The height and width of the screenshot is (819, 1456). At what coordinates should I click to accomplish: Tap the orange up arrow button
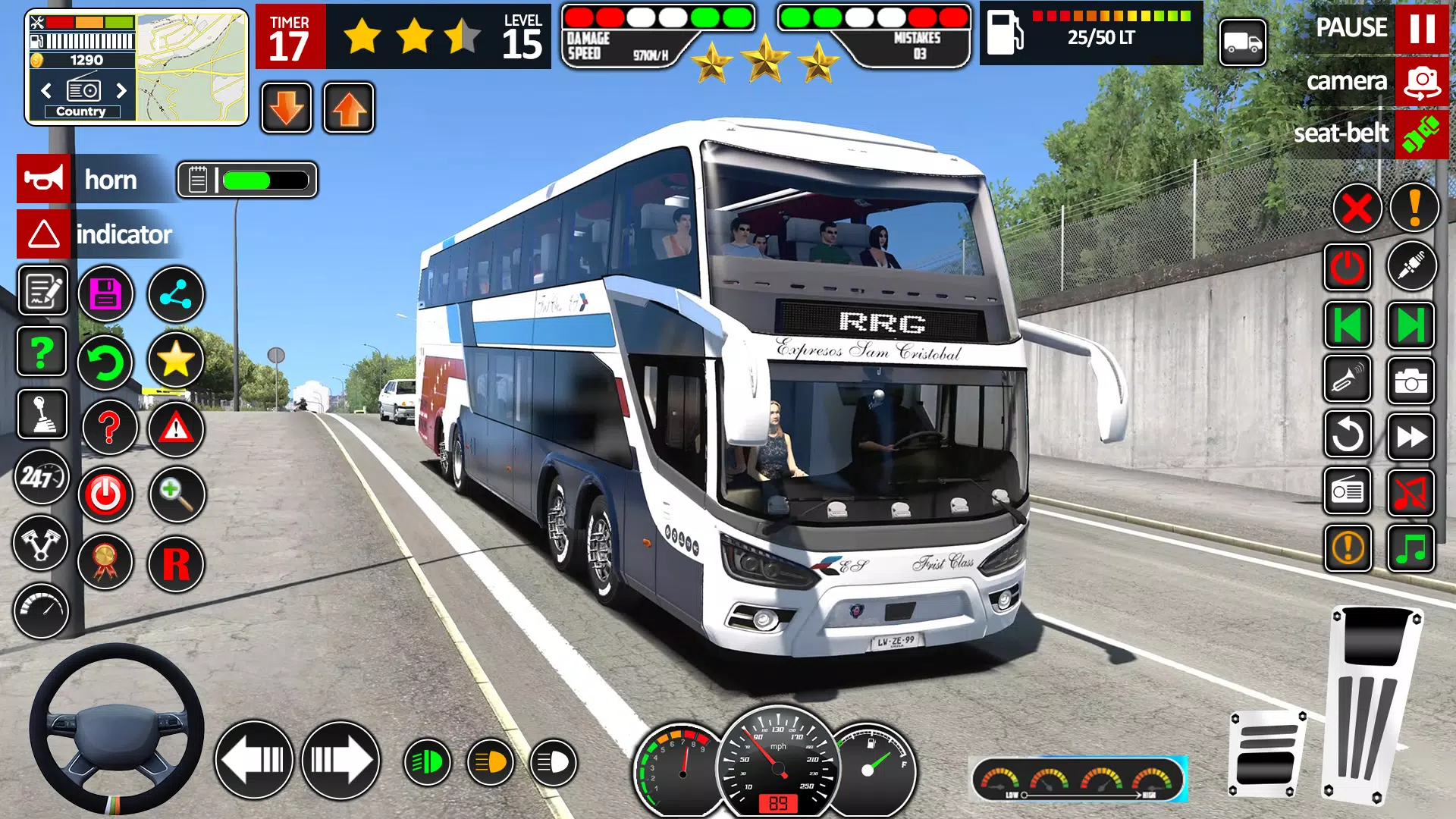tap(349, 108)
